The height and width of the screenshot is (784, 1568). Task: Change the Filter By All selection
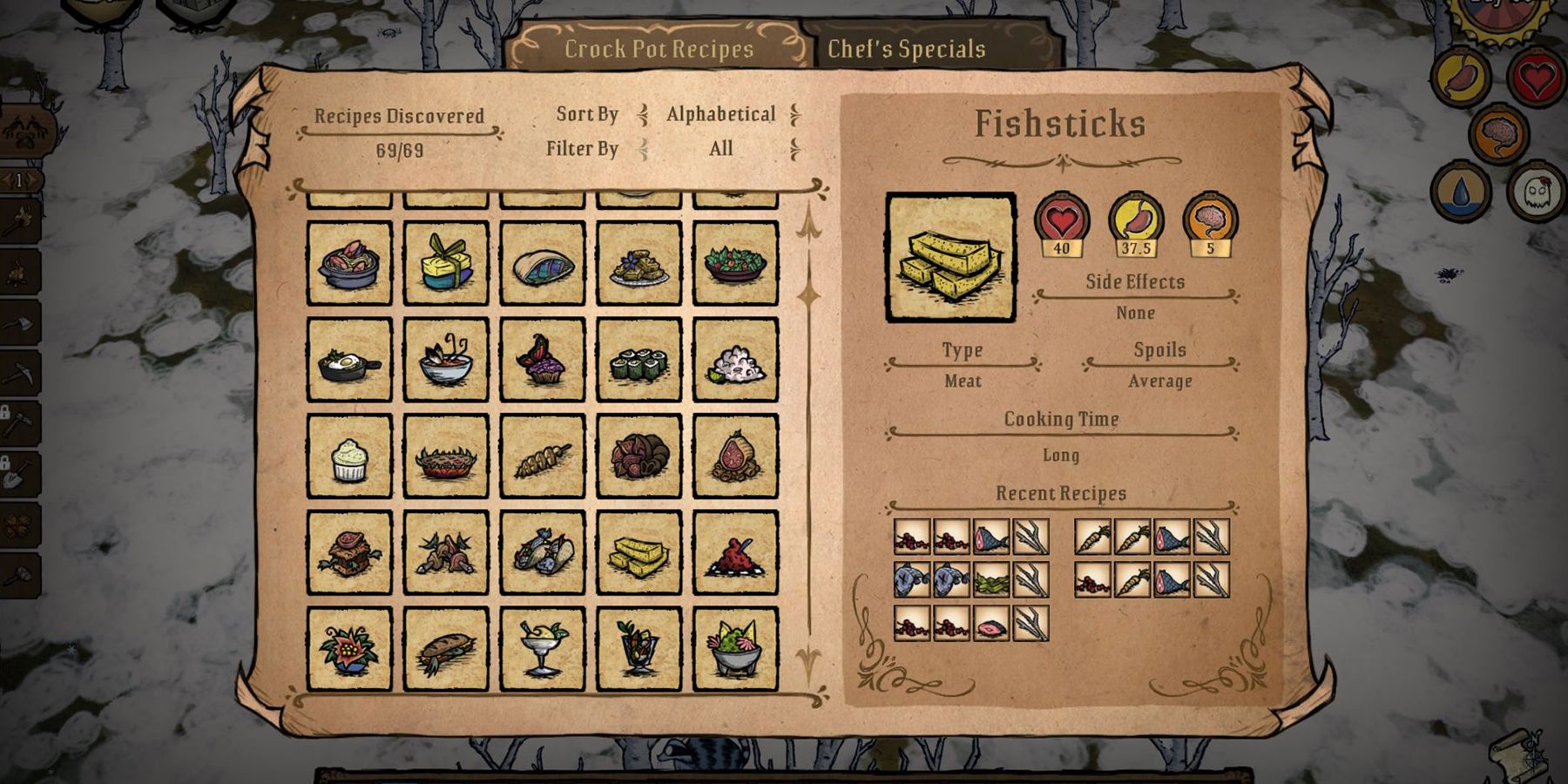click(721, 149)
